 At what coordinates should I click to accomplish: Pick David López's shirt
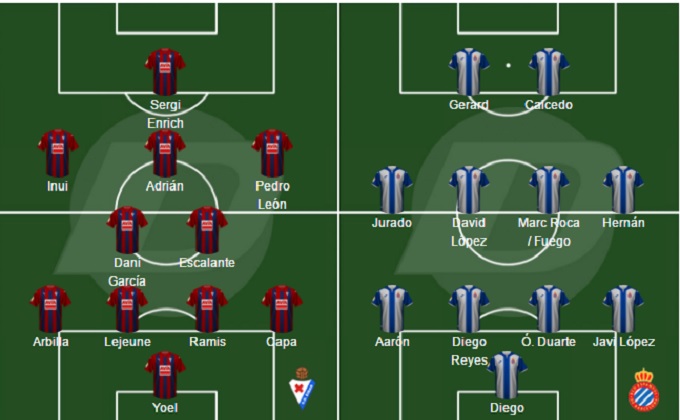[469, 190]
